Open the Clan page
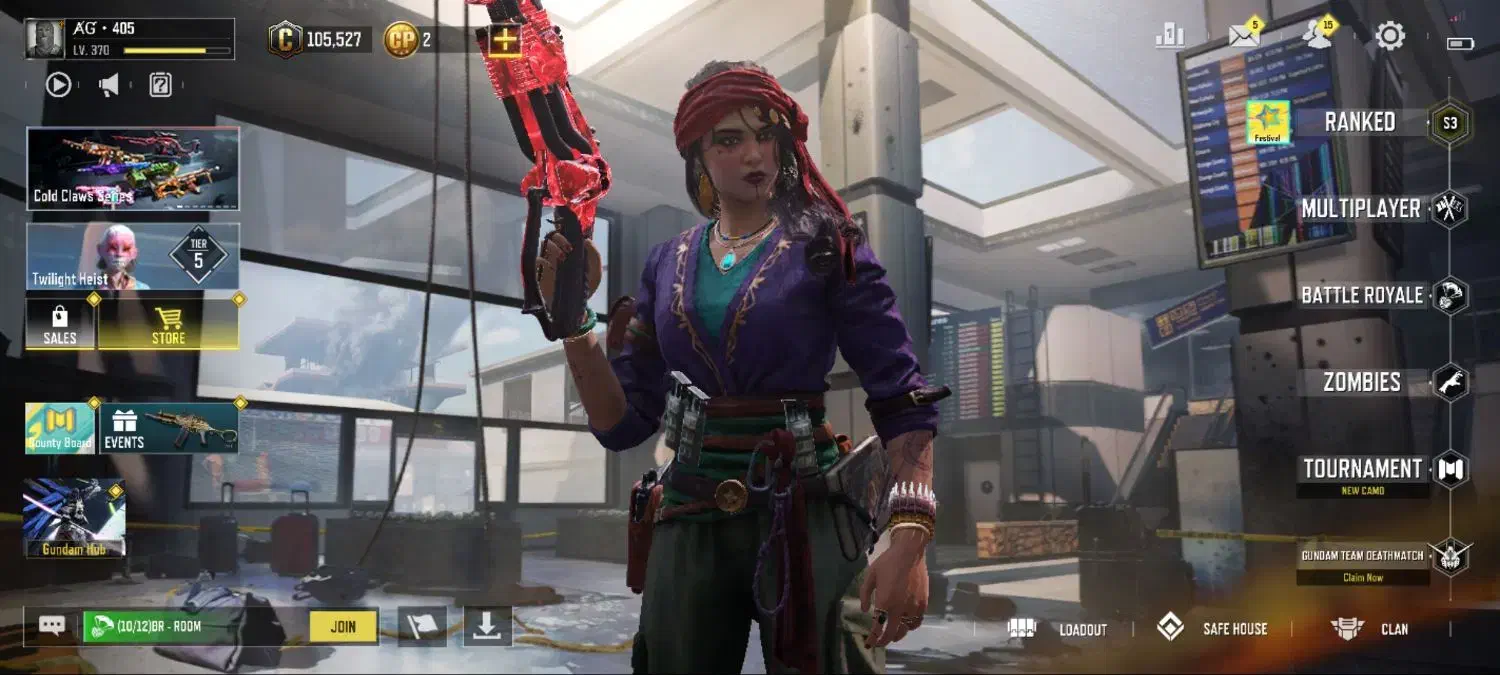The image size is (1500, 675). (x=1370, y=629)
